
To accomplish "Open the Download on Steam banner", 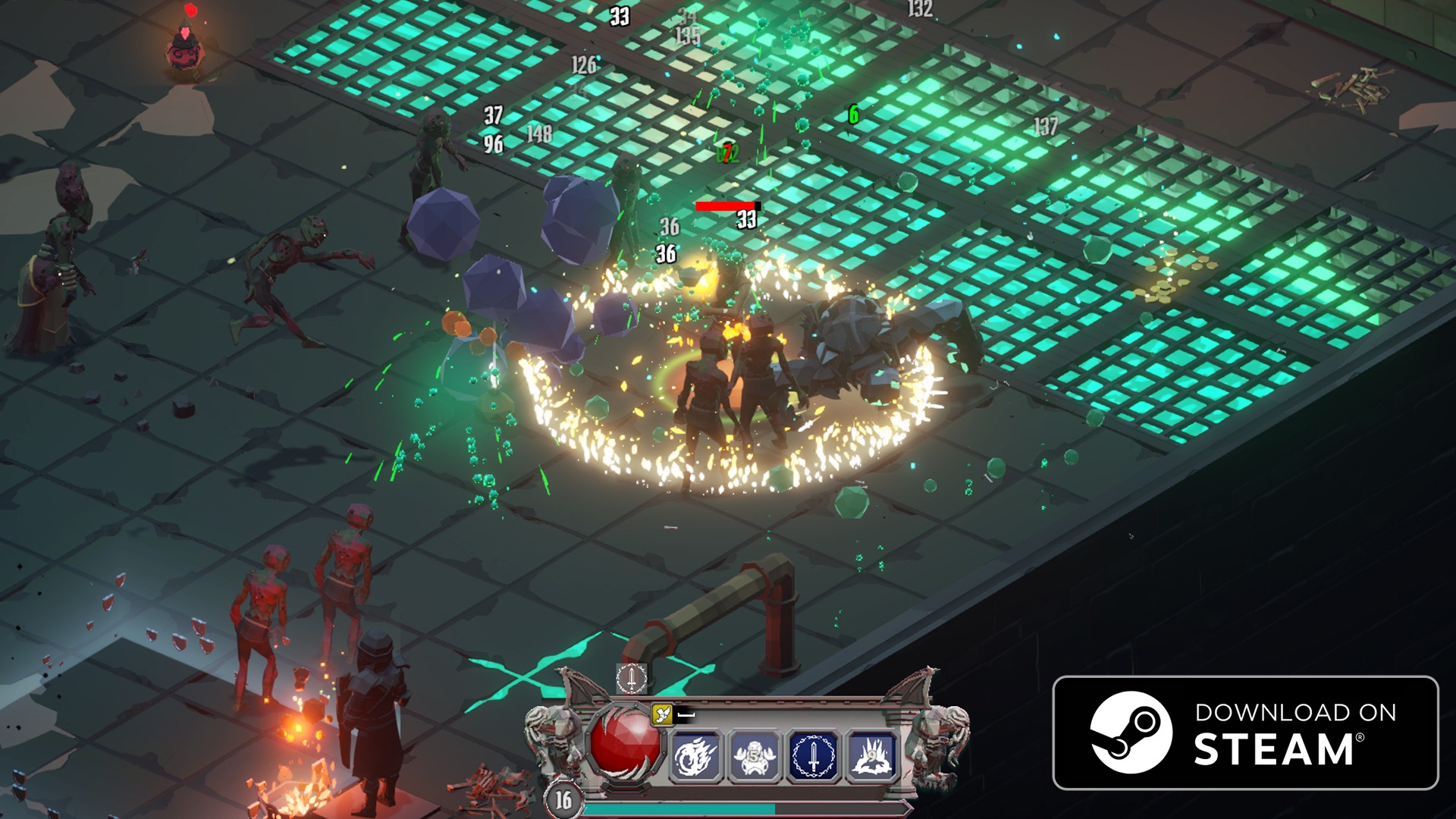I will click(x=1245, y=733).
